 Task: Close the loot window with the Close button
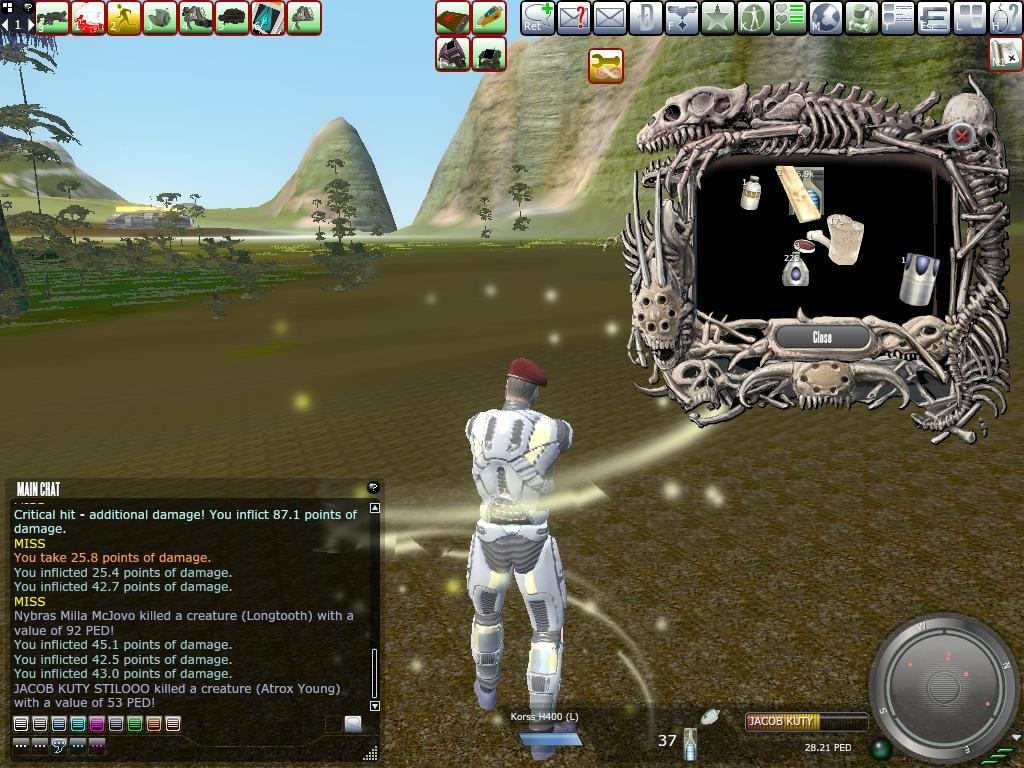(822, 338)
